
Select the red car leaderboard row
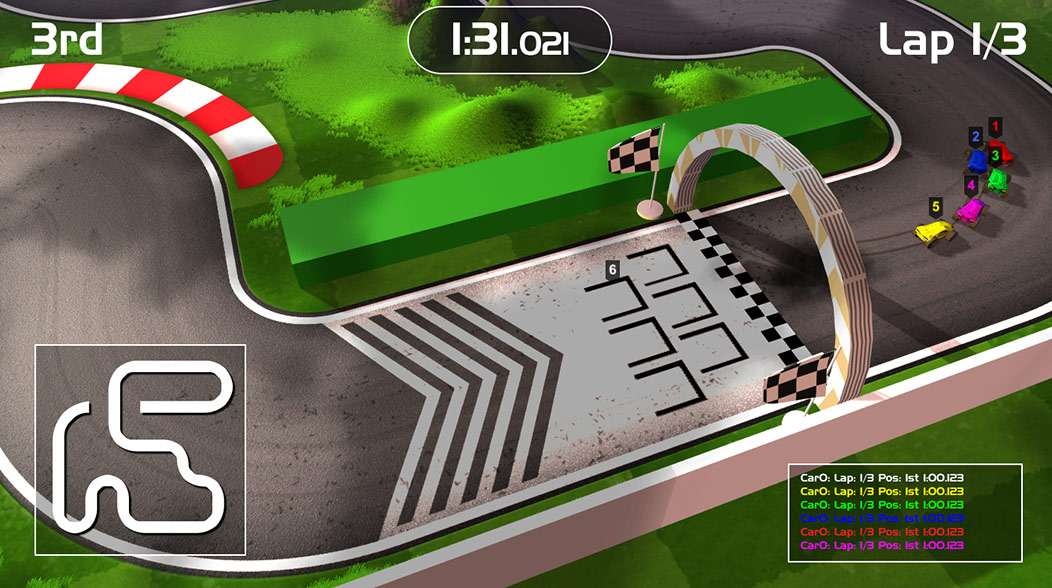click(881, 532)
